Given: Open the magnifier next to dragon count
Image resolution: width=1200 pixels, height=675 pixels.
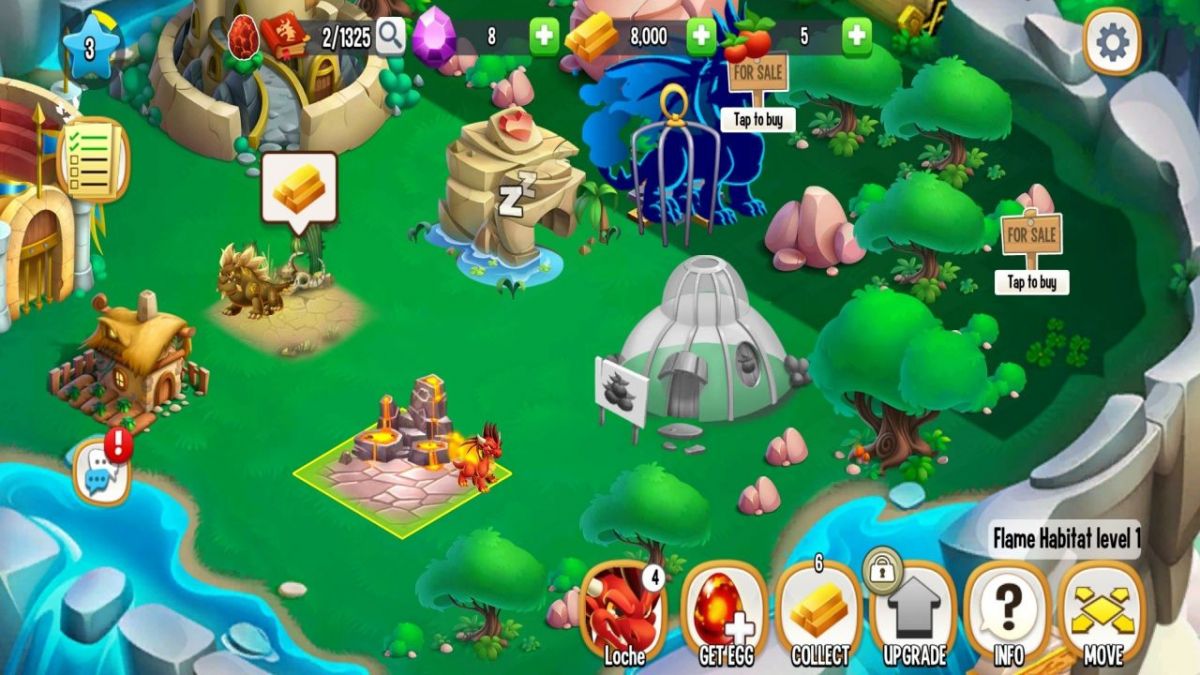Looking at the screenshot, I should tap(390, 37).
